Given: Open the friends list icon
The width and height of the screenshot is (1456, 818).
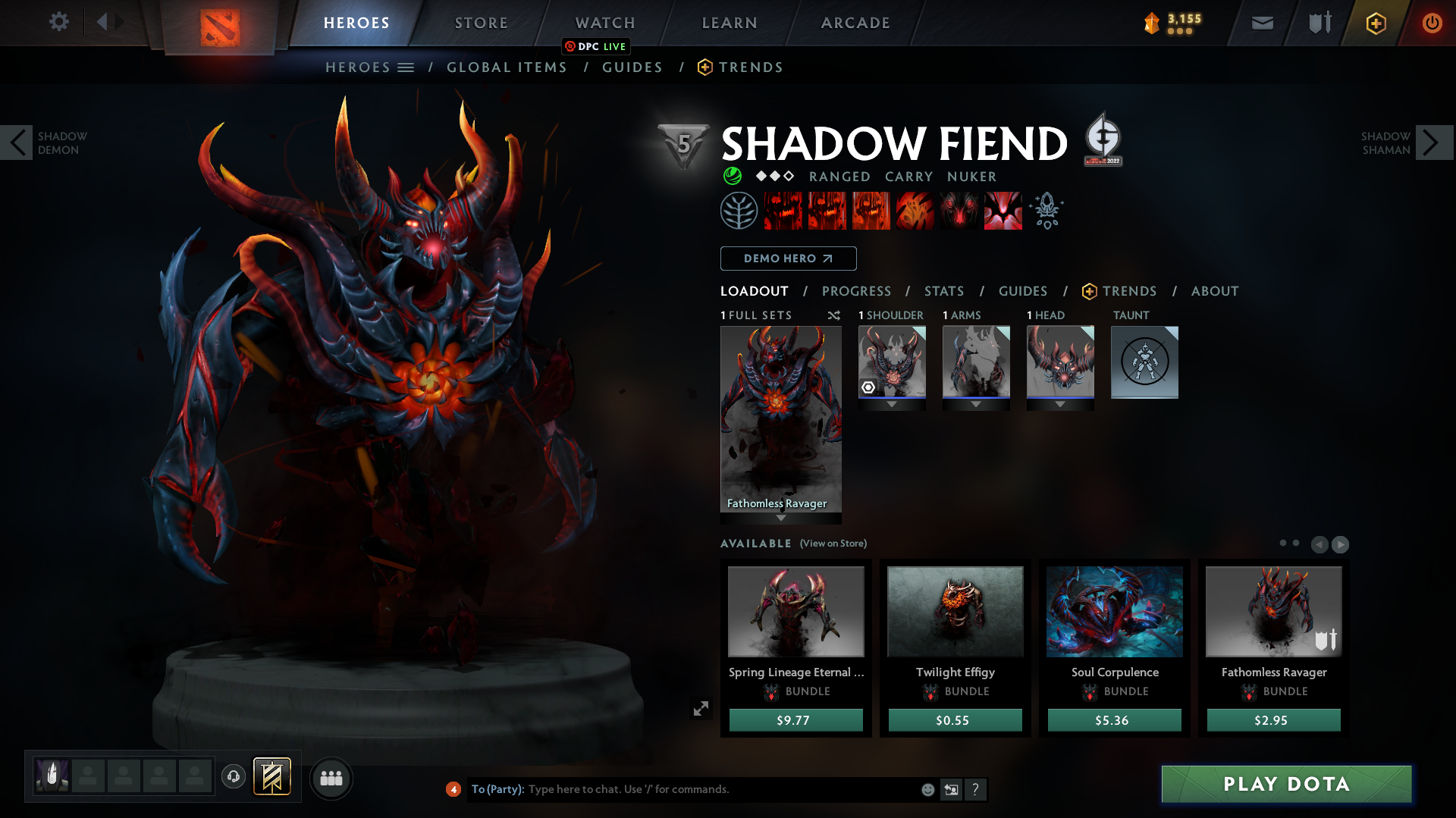Looking at the screenshot, I should point(331,778).
